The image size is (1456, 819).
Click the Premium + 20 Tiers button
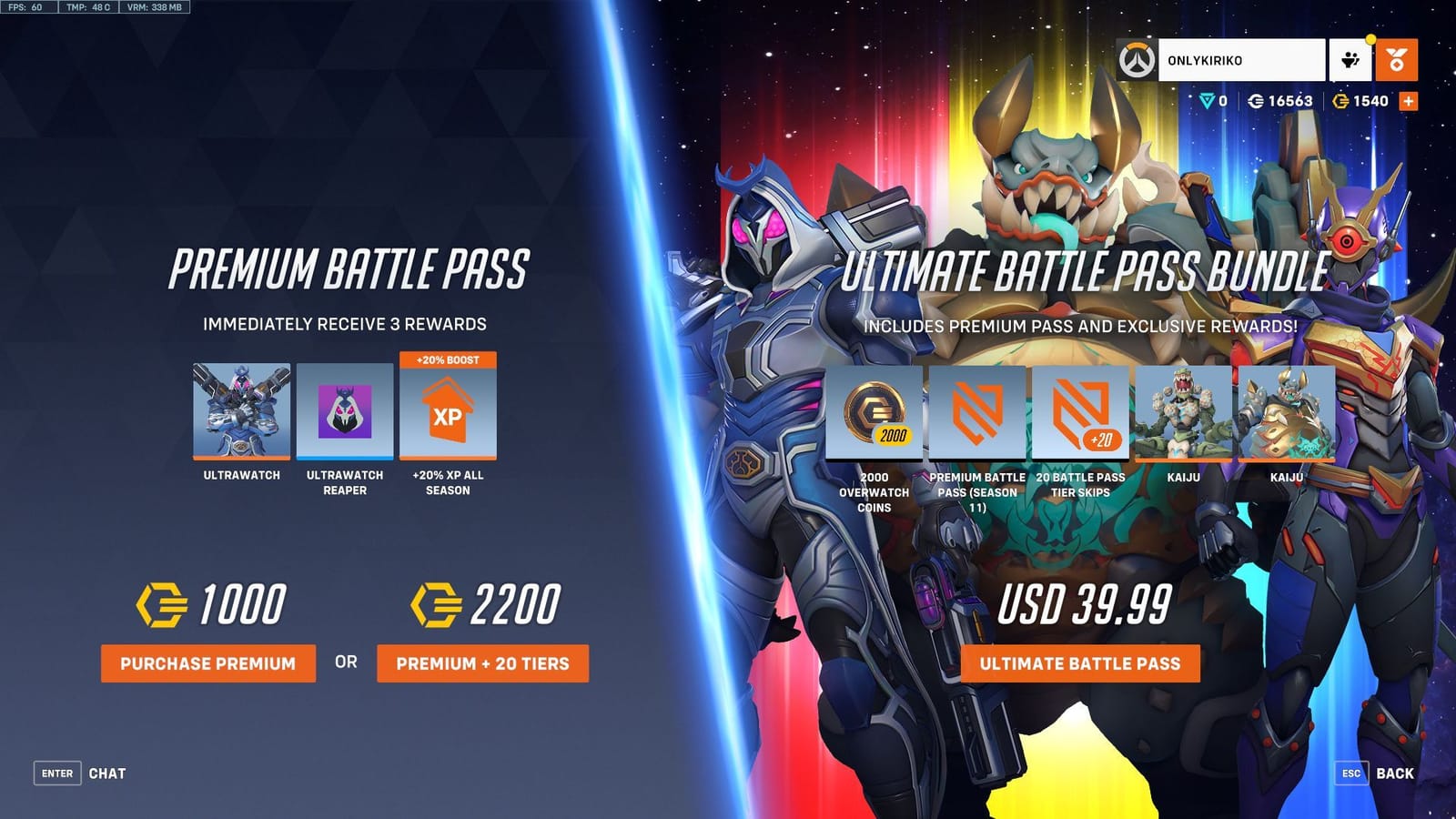(x=483, y=664)
